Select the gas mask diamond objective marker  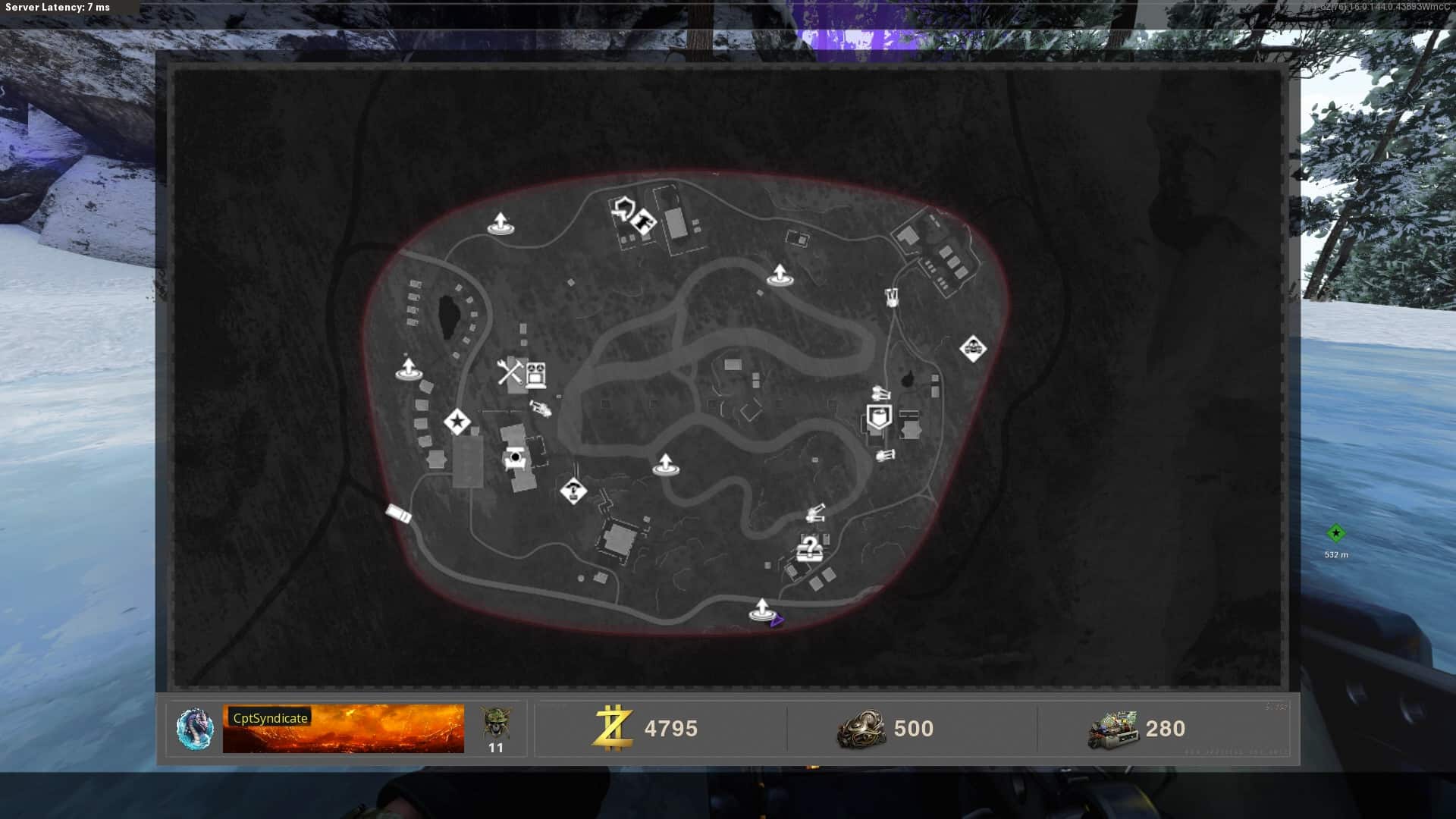point(973,349)
